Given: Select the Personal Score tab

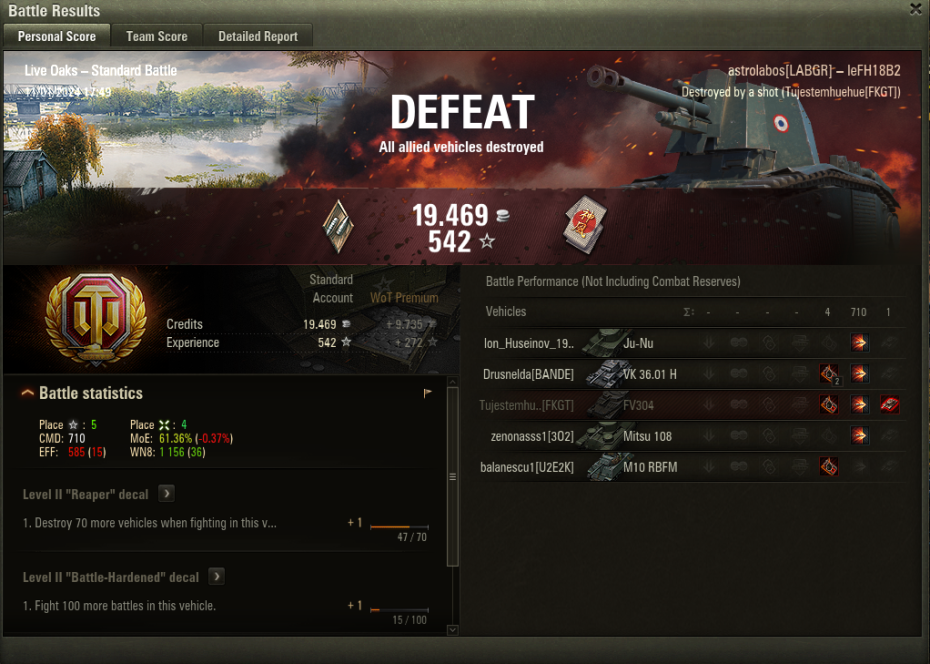Looking at the screenshot, I should coord(57,36).
